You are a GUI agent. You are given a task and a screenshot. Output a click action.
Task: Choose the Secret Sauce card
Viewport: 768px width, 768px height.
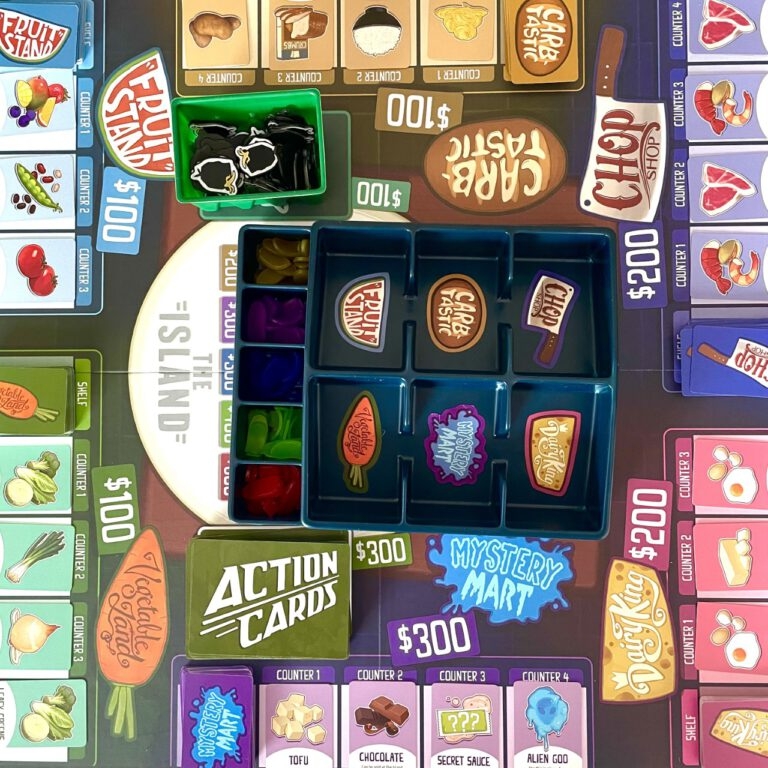(x=462, y=722)
